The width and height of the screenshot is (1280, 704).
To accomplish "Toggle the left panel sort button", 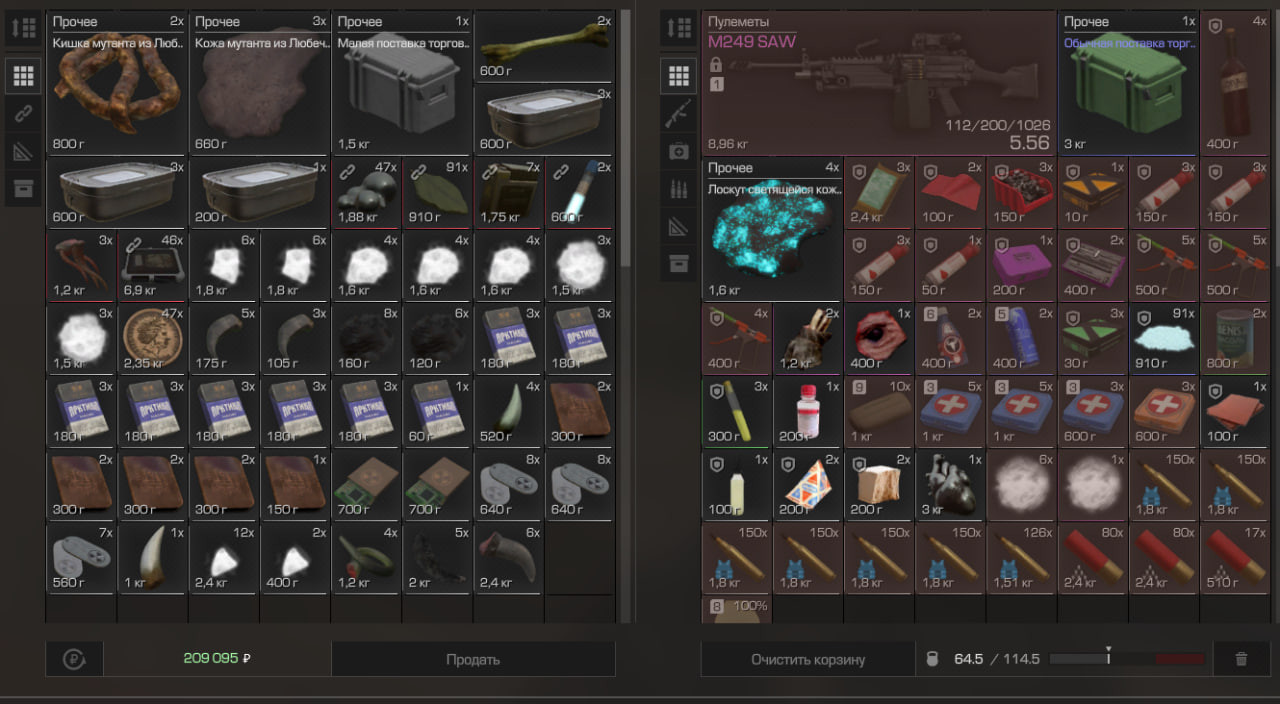I will (24, 28).
